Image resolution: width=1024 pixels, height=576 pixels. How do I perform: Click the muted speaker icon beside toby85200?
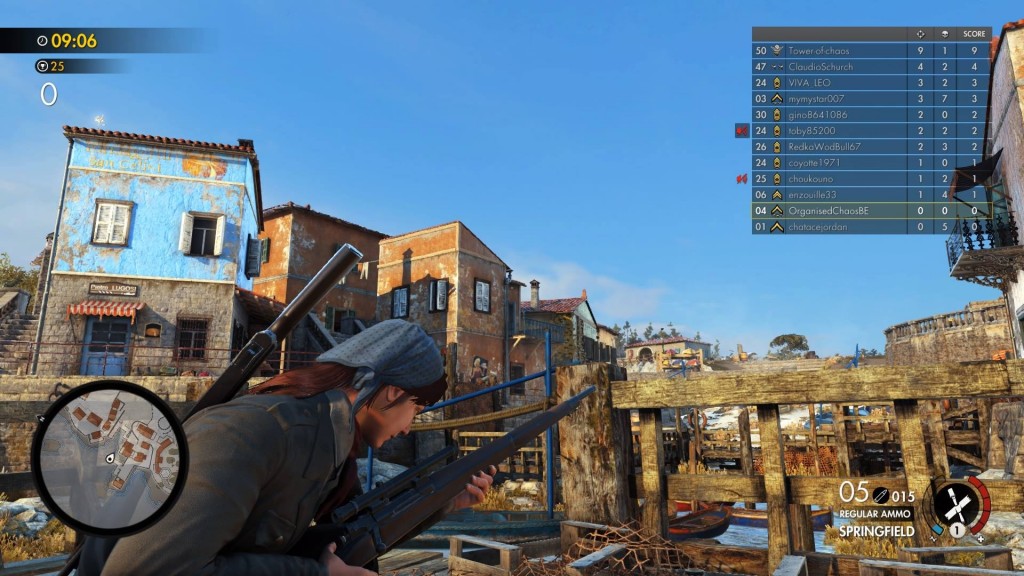pos(742,130)
